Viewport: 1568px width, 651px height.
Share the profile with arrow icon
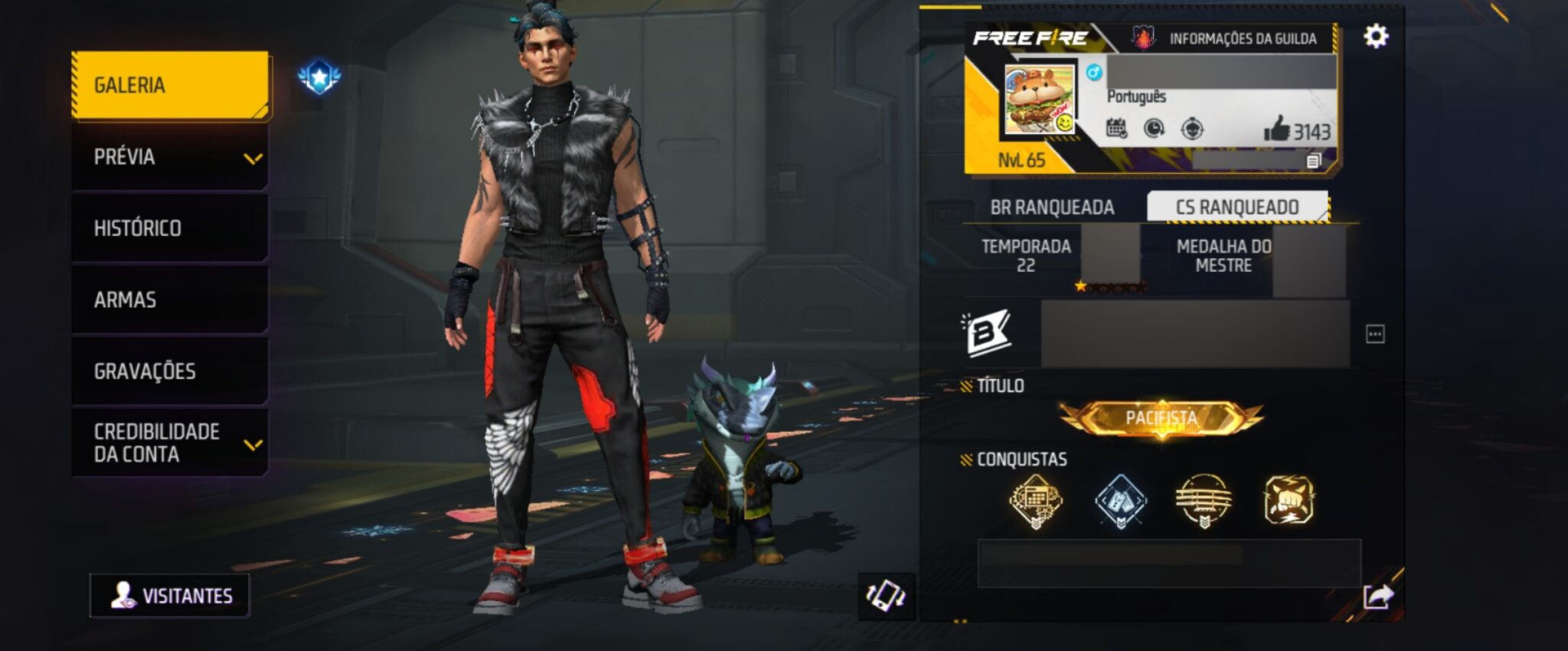[1378, 596]
